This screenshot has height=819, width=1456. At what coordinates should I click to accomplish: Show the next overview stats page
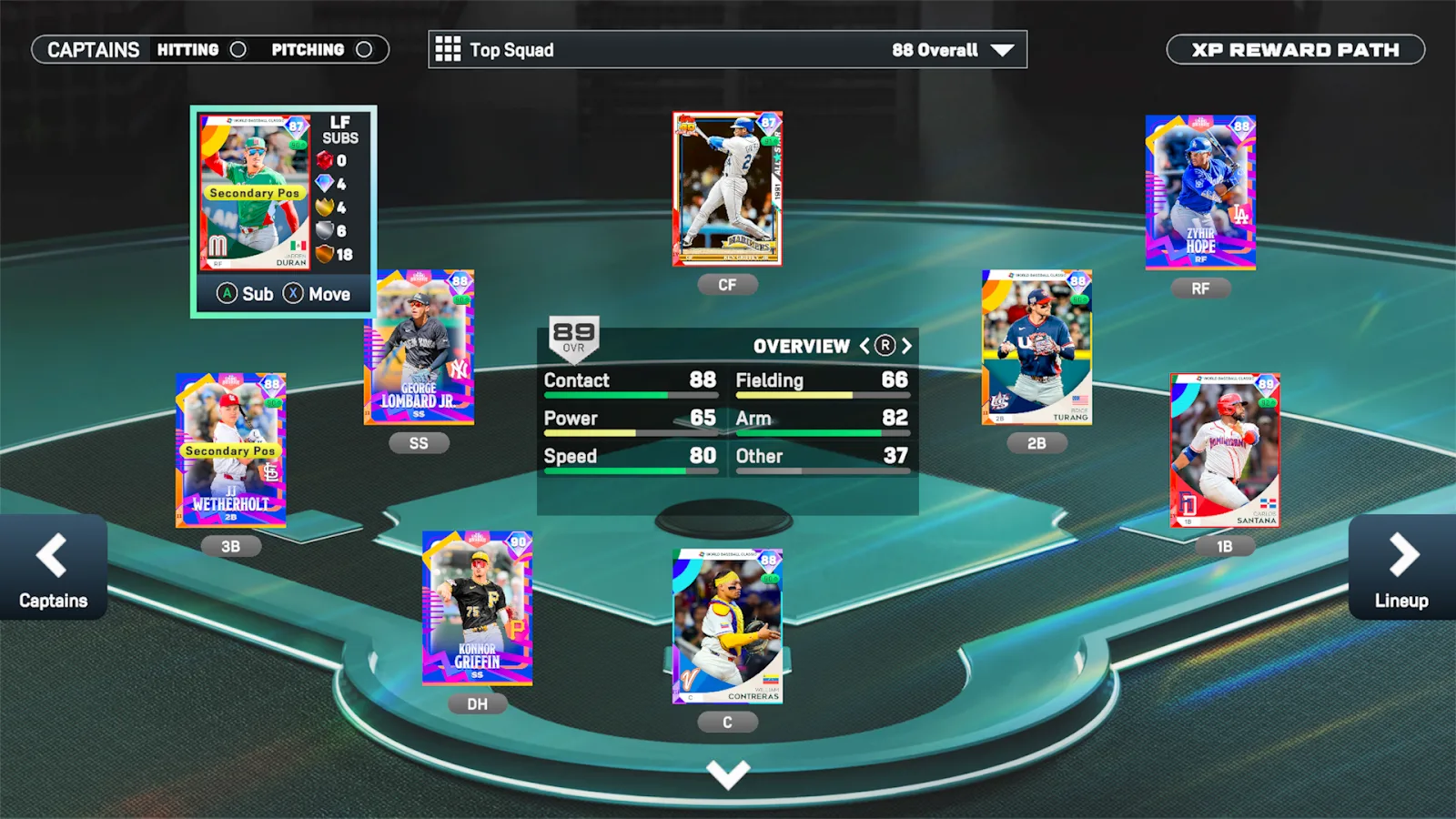point(906,346)
